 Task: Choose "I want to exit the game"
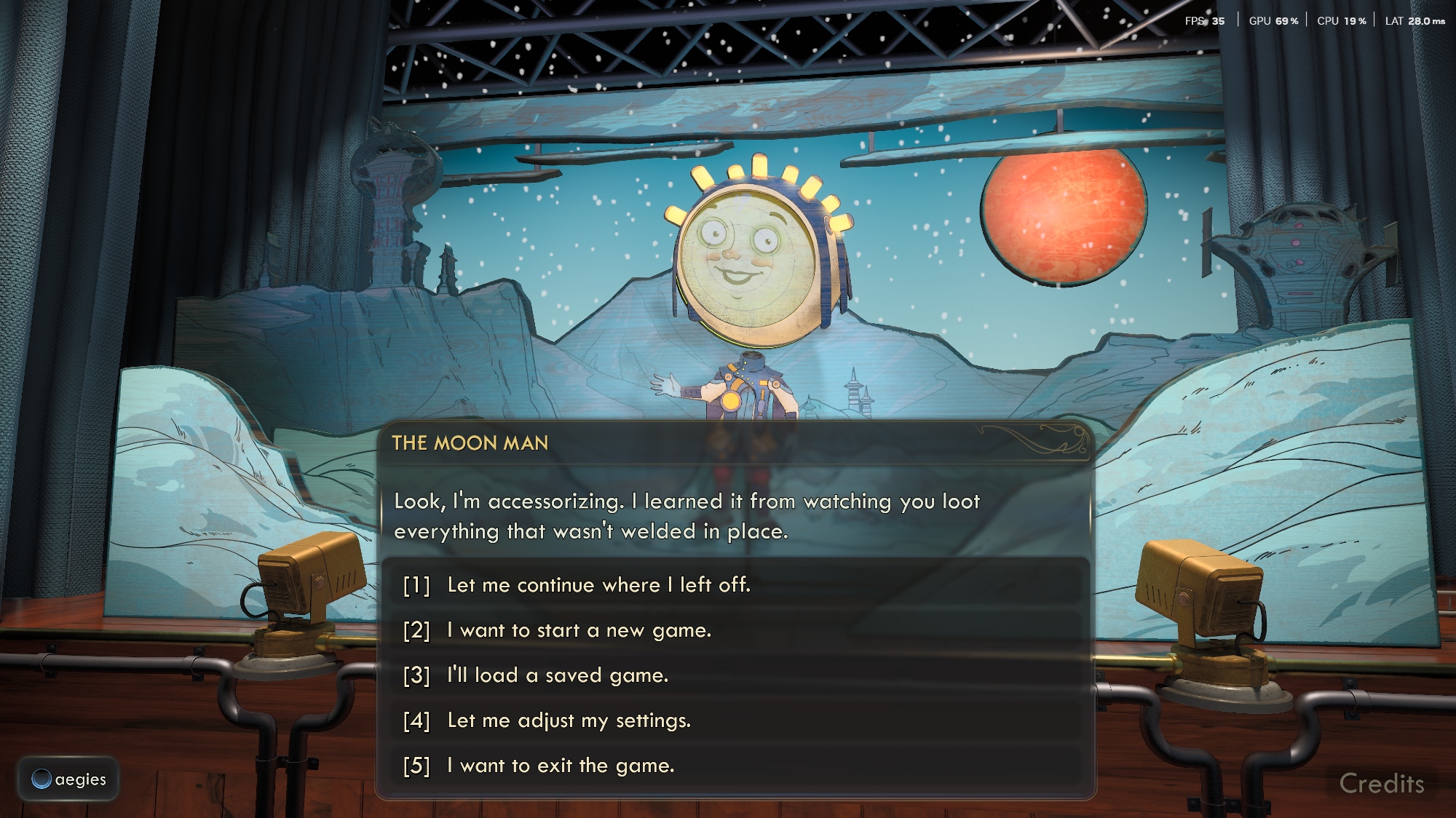click(x=561, y=766)
